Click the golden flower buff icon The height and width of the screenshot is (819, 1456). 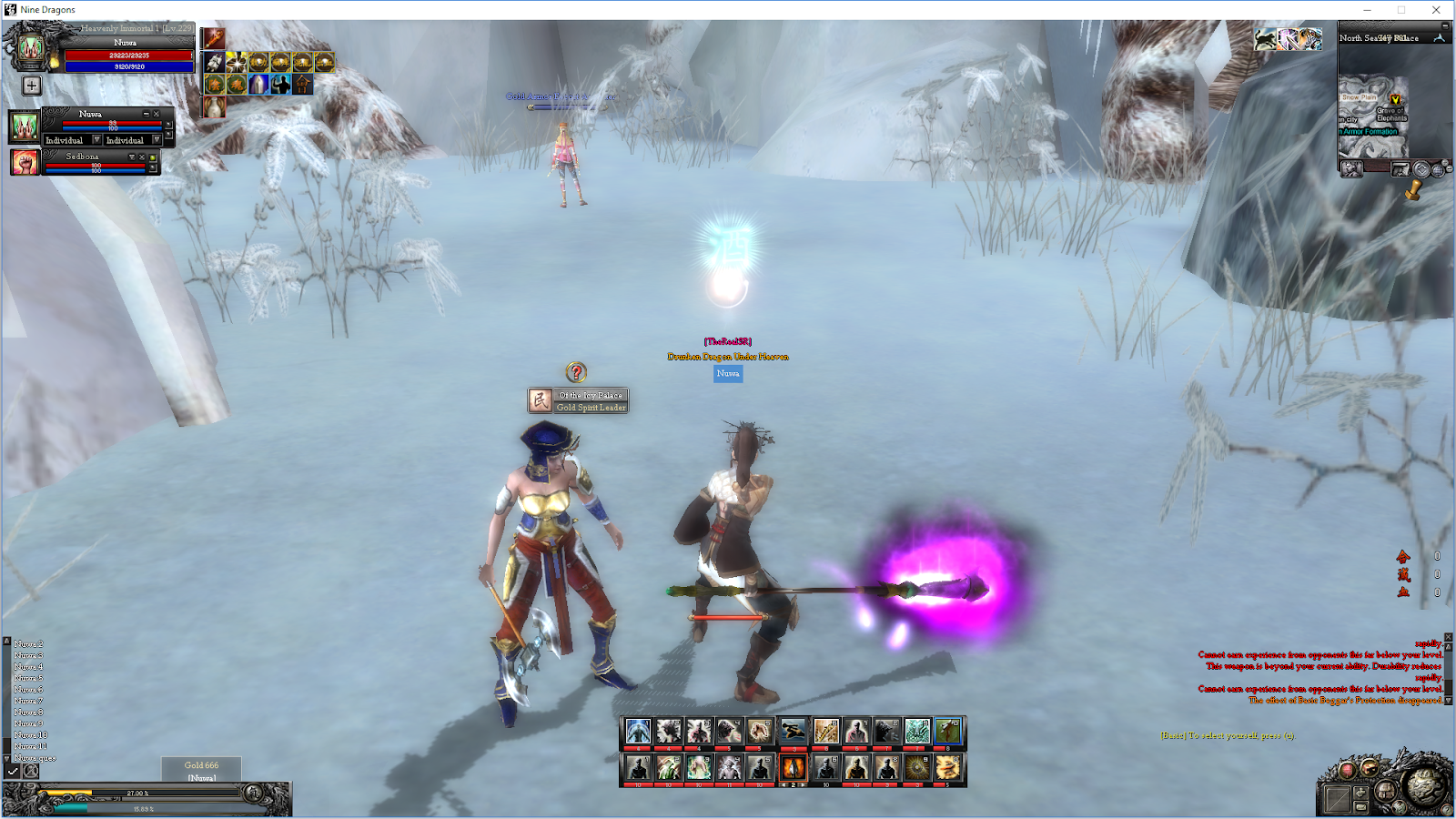click(x=236, y=62)
